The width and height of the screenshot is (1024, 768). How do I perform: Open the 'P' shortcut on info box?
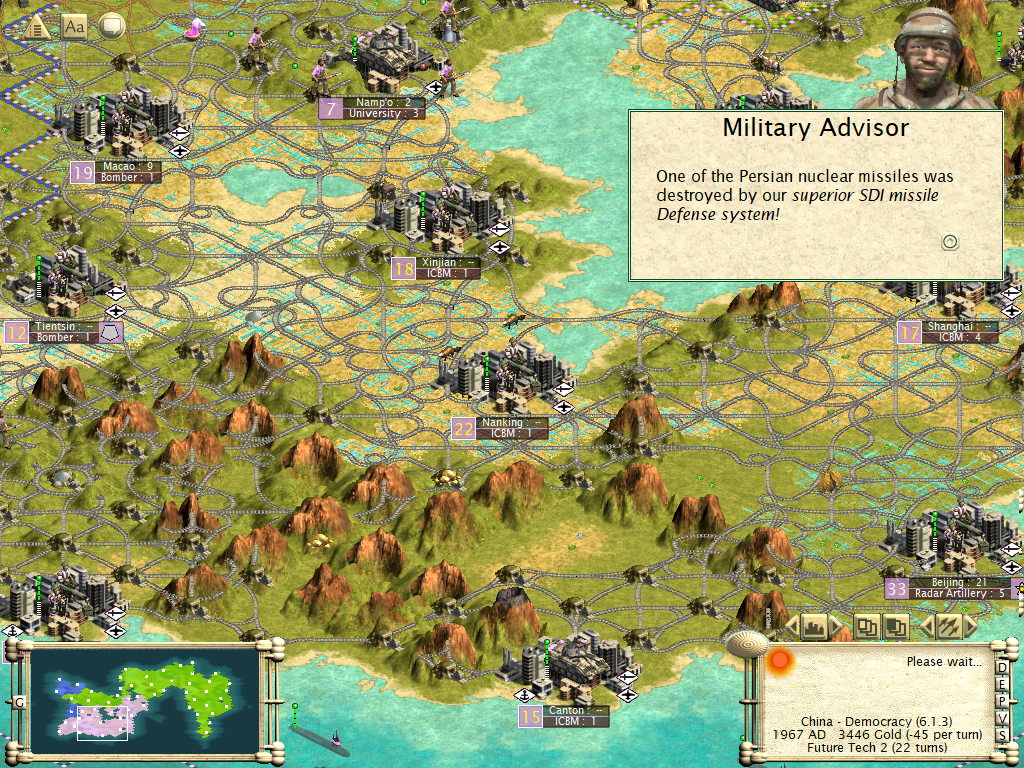pyautogui.click(x=1003, y=700)
